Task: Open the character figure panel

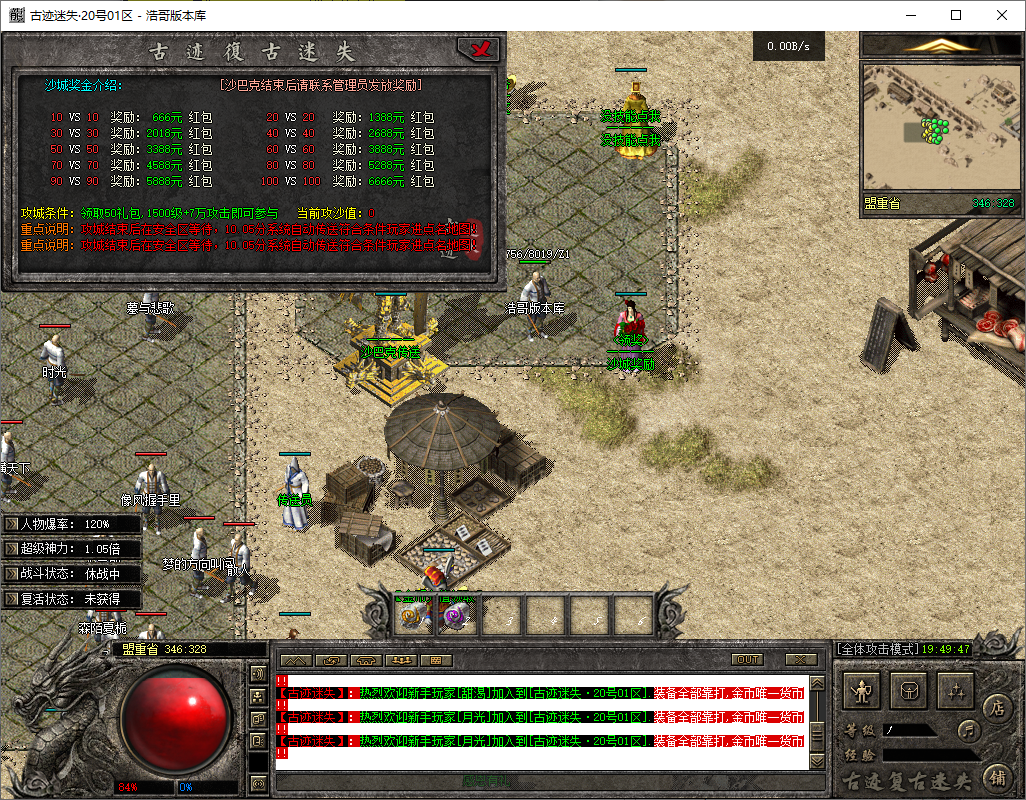Action: click(861, 691)
